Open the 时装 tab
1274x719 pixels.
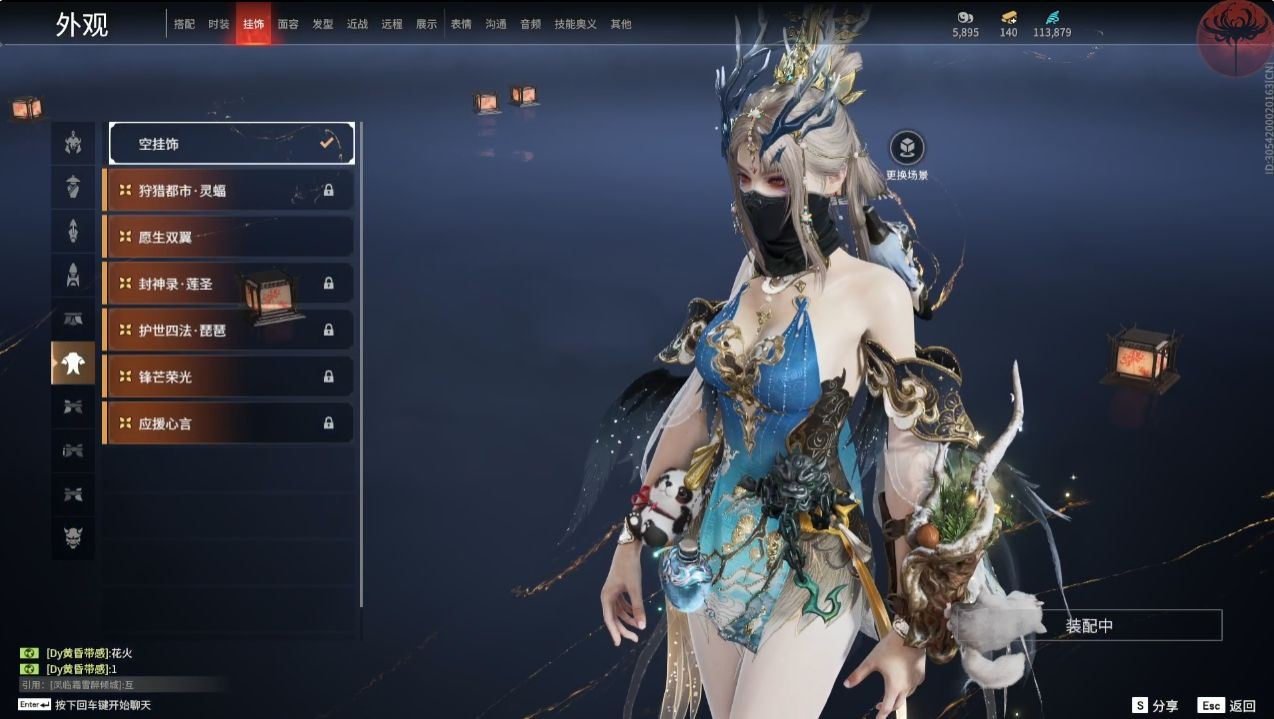click(219, 24)
